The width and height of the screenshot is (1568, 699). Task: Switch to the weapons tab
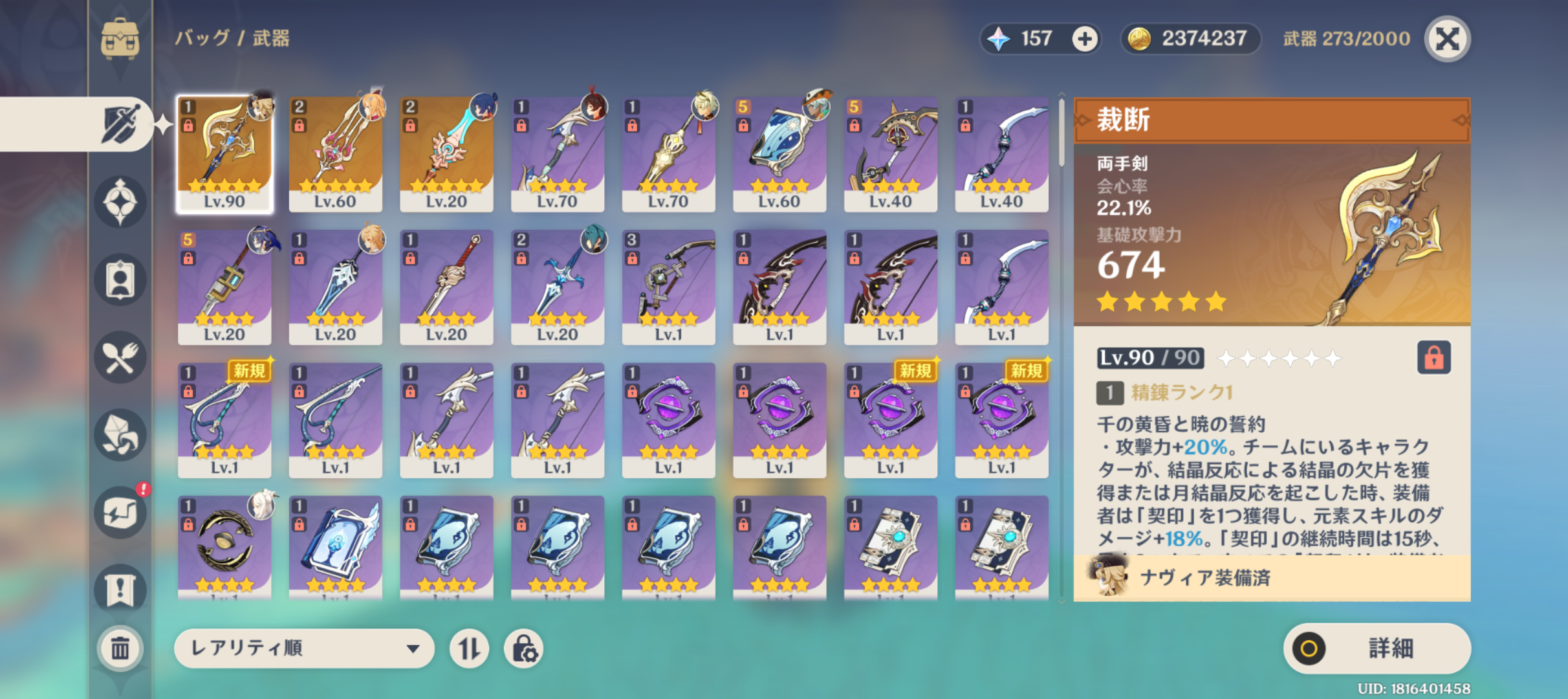click(120, 124)
